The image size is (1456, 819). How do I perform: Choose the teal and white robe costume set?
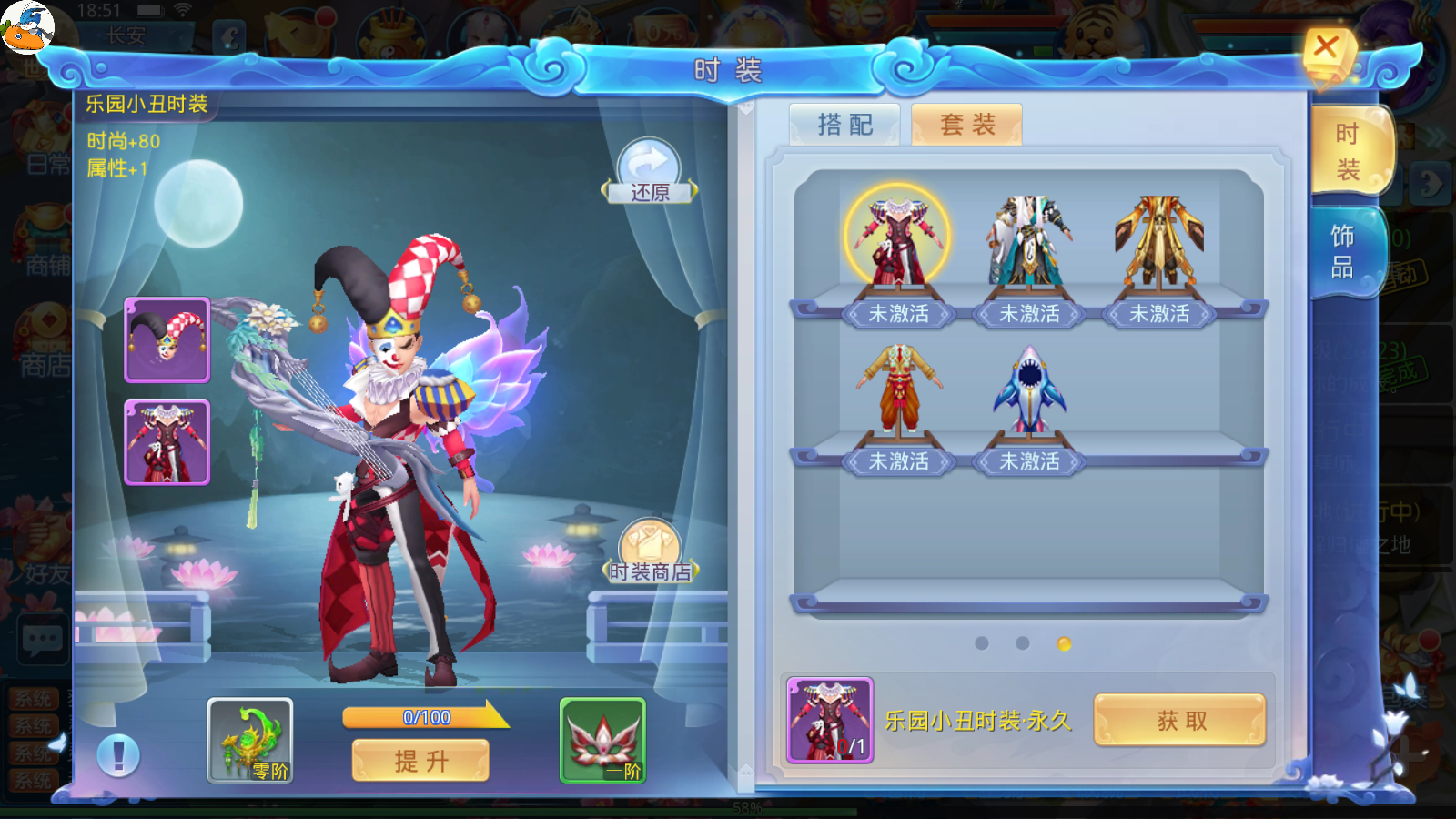(1029, 241)
